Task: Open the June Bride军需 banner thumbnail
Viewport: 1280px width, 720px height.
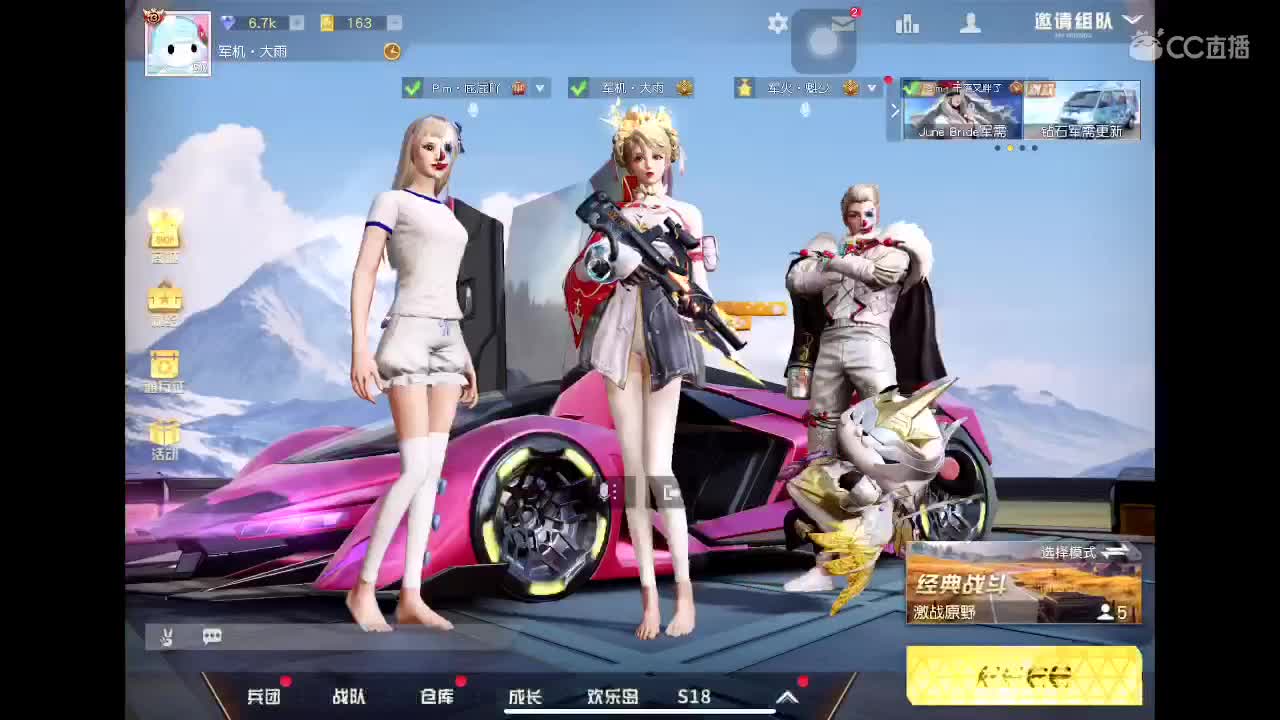Action: tap(960, 110)
